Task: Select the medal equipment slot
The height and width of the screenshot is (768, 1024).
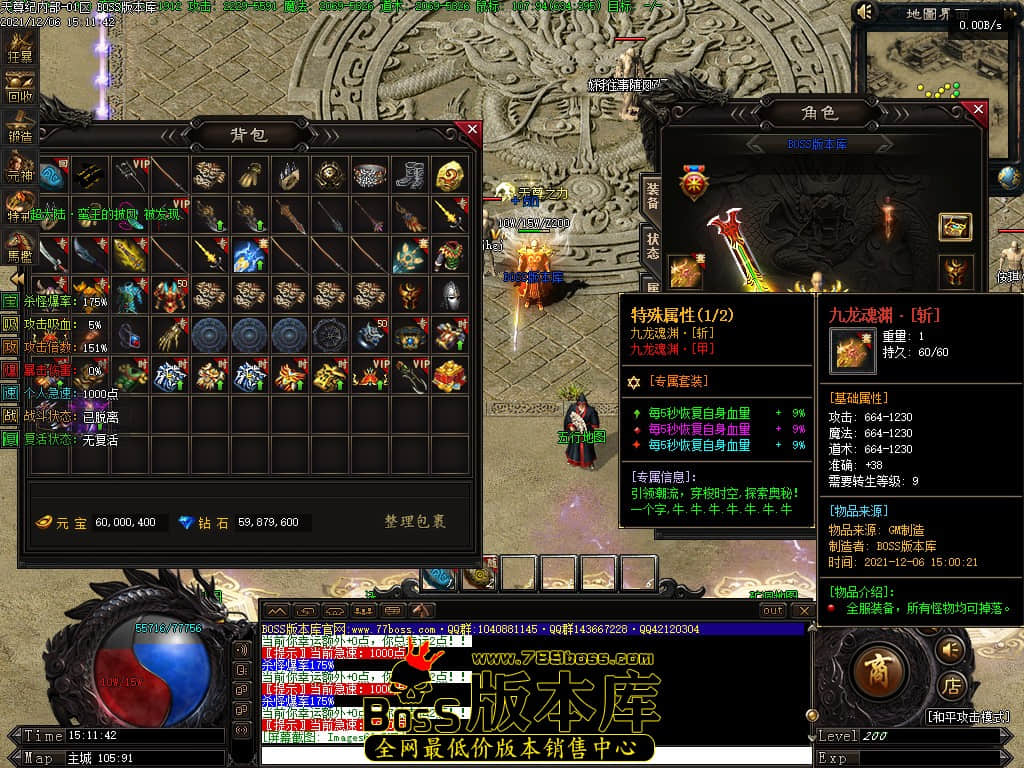Action: coord(692,184)
